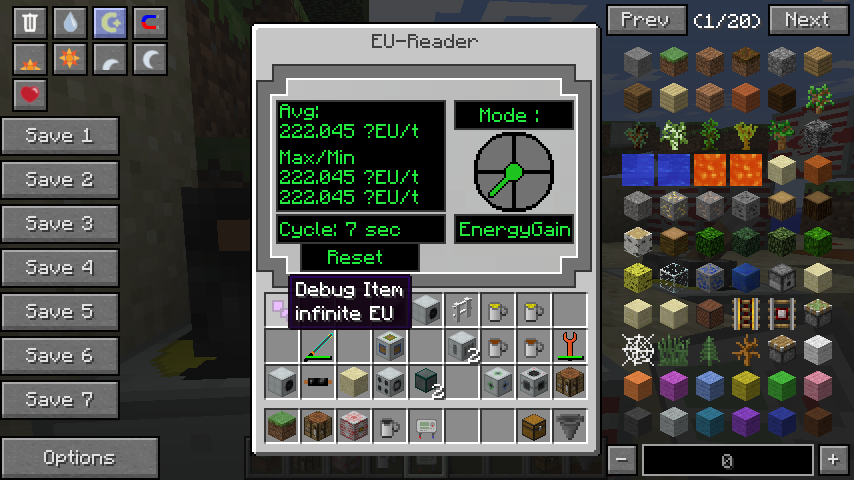Toggle rain with the water drop icon
854x480 pixels.
[70, 23]
